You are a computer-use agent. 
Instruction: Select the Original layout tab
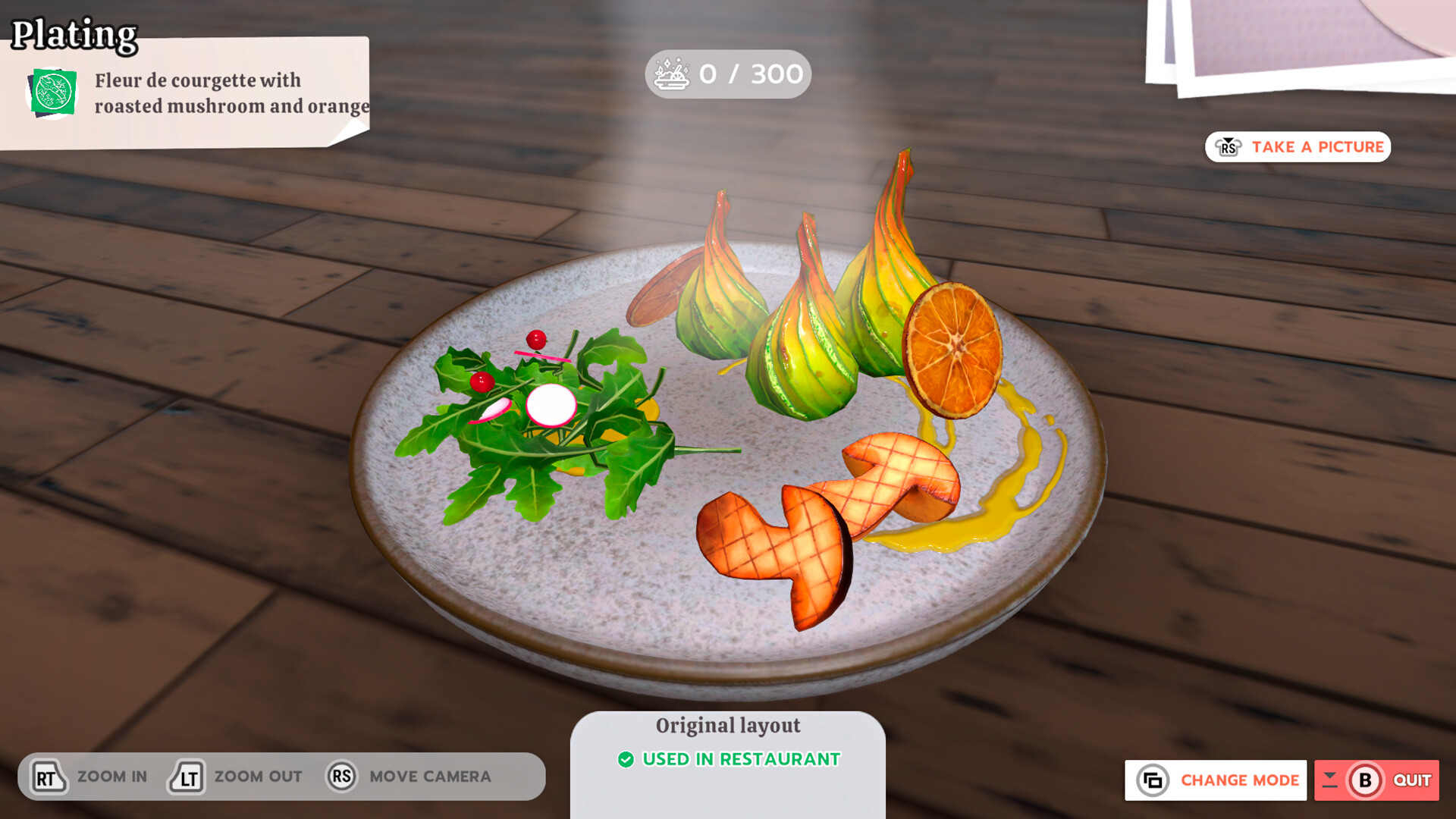tap(730, 725)
